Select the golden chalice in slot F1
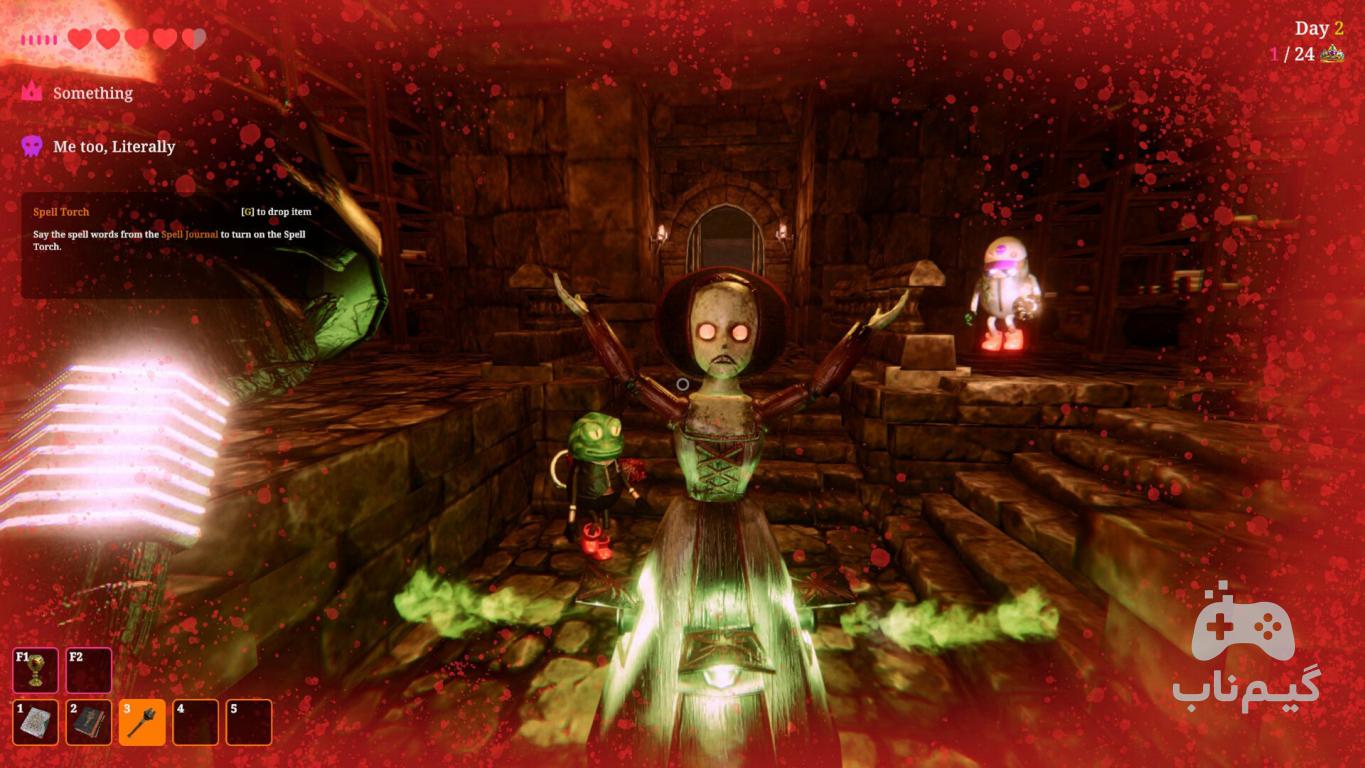The image size is (1365, 768). tap(36, 670)
